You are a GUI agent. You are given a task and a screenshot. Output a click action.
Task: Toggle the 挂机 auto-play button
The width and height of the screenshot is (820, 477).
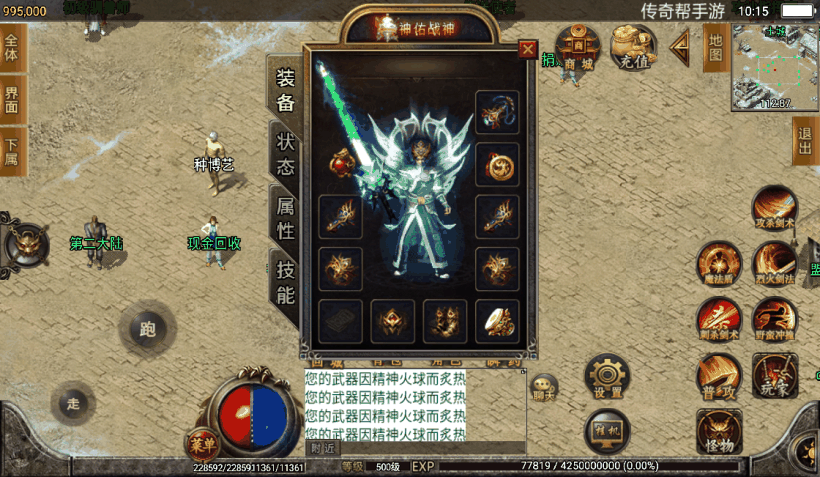[x=607, y=430]
